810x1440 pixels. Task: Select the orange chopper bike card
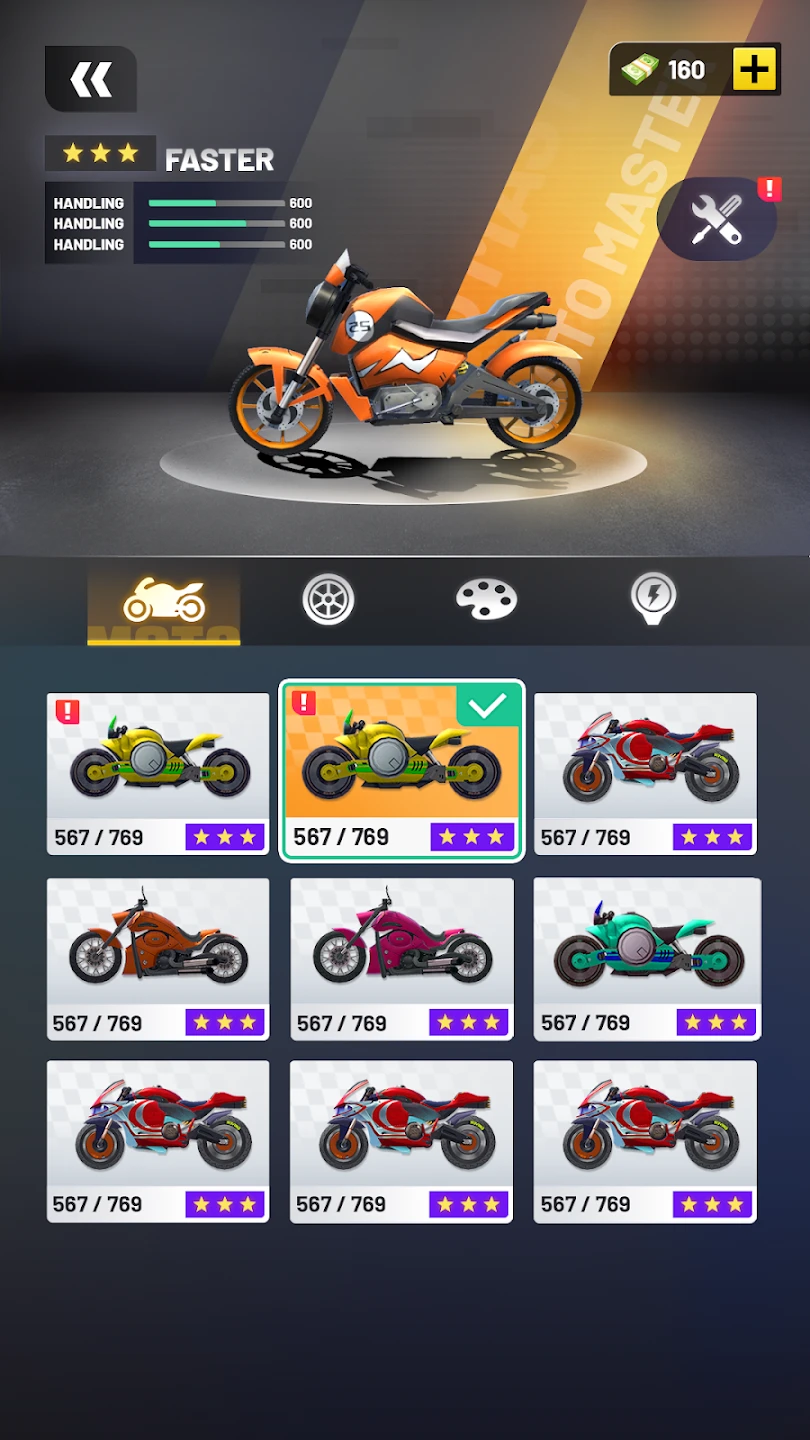[158, 959]
